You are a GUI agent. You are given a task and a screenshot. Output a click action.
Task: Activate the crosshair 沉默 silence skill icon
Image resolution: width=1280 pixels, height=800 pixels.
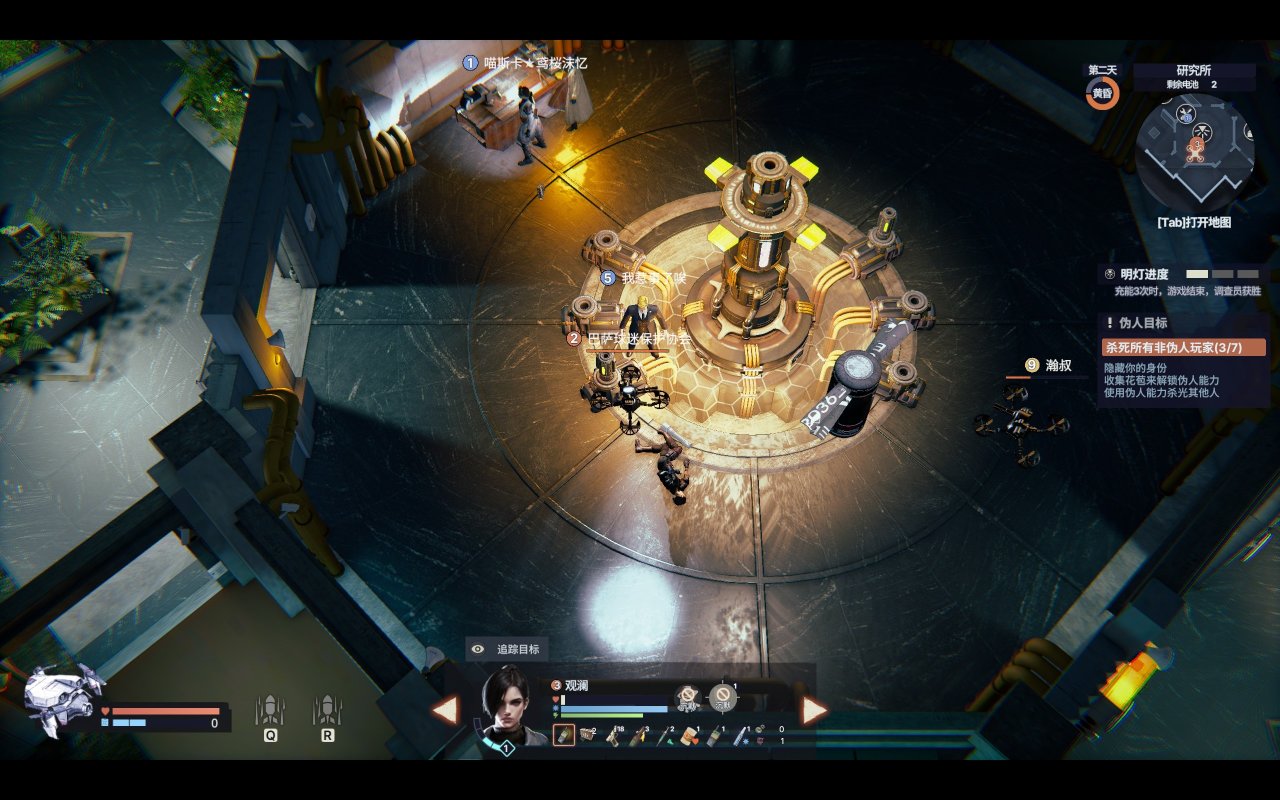(x=723, y=697)
